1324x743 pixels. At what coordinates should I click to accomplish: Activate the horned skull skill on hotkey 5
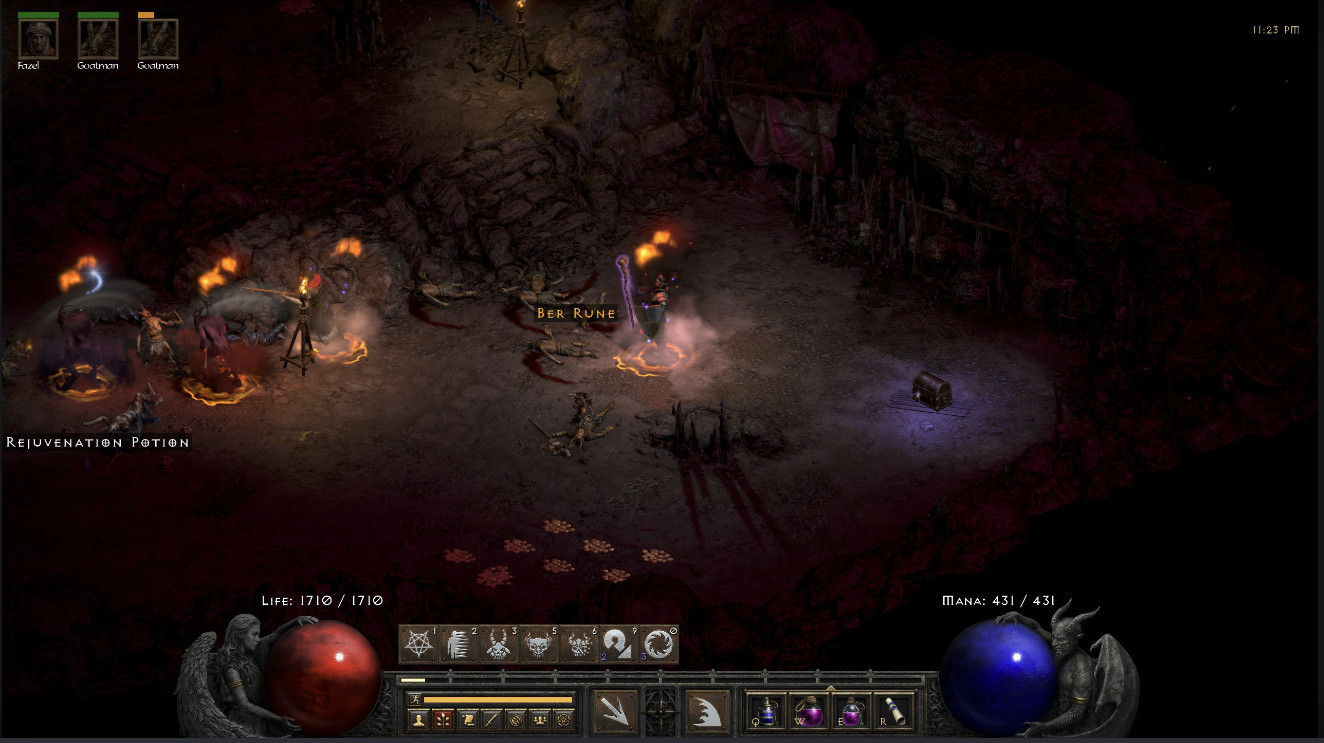[539, 645]
